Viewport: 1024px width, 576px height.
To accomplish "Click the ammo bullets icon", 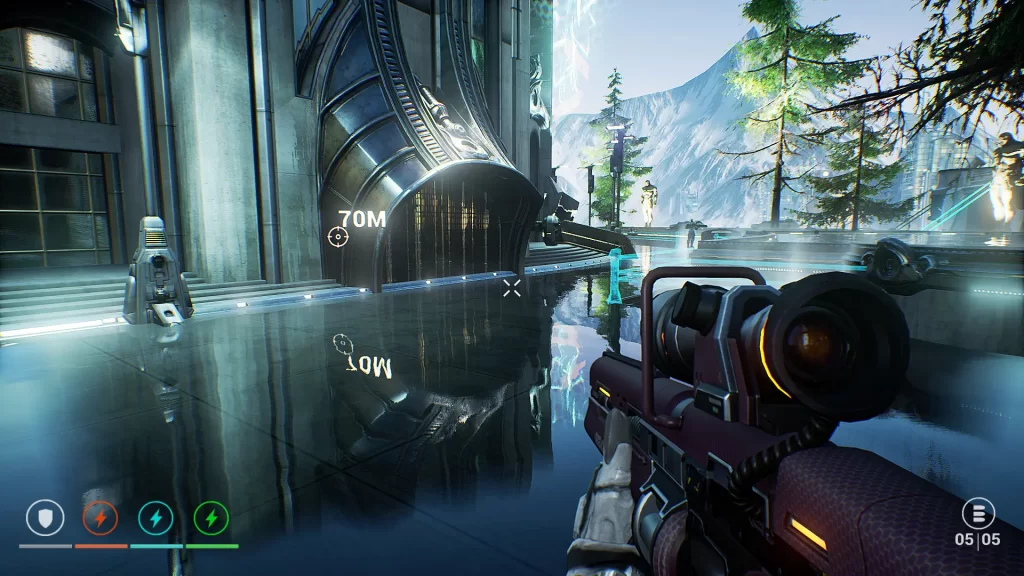I will click(x=977, y=514).
